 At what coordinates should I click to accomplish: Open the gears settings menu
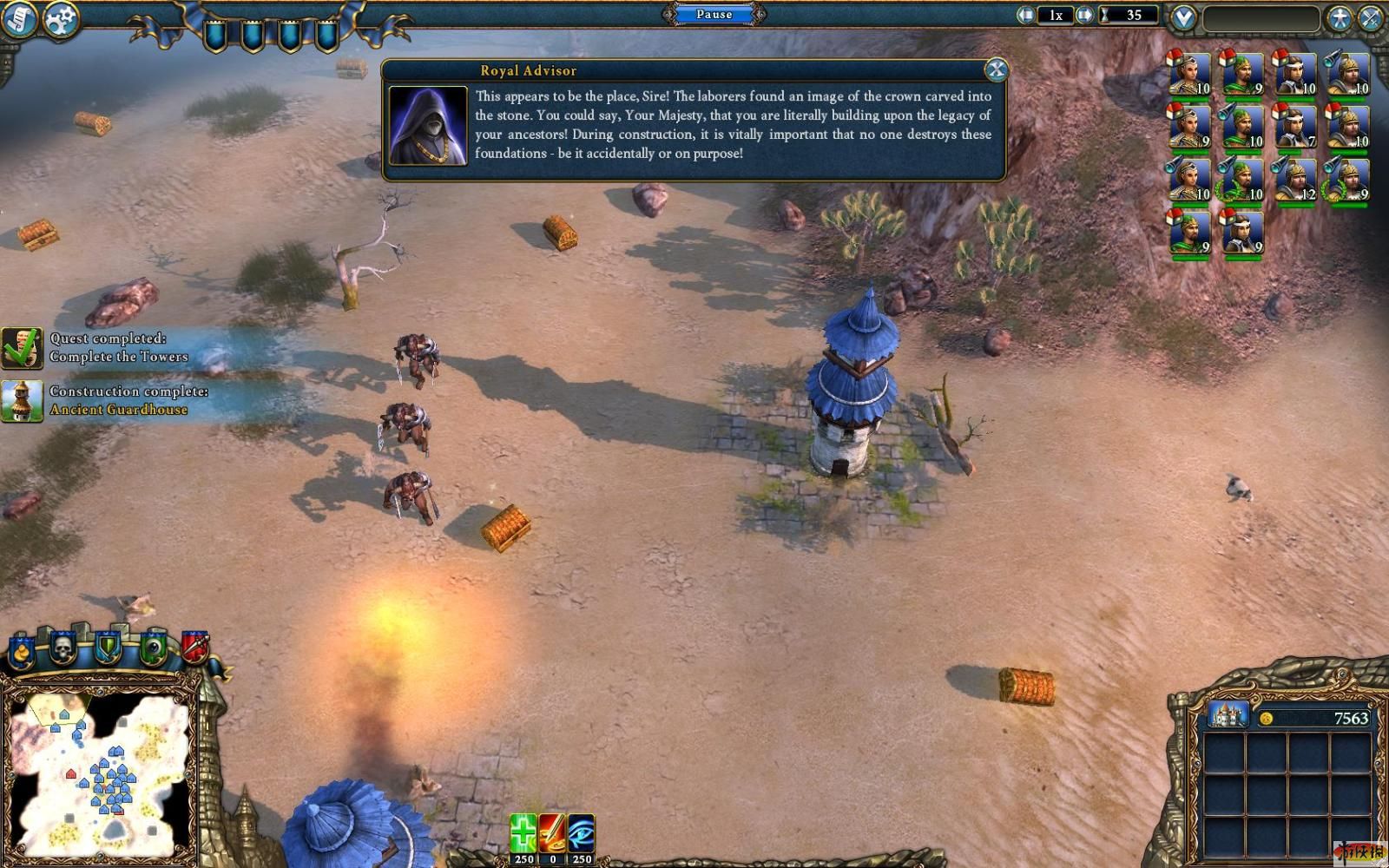pos(60,19)
